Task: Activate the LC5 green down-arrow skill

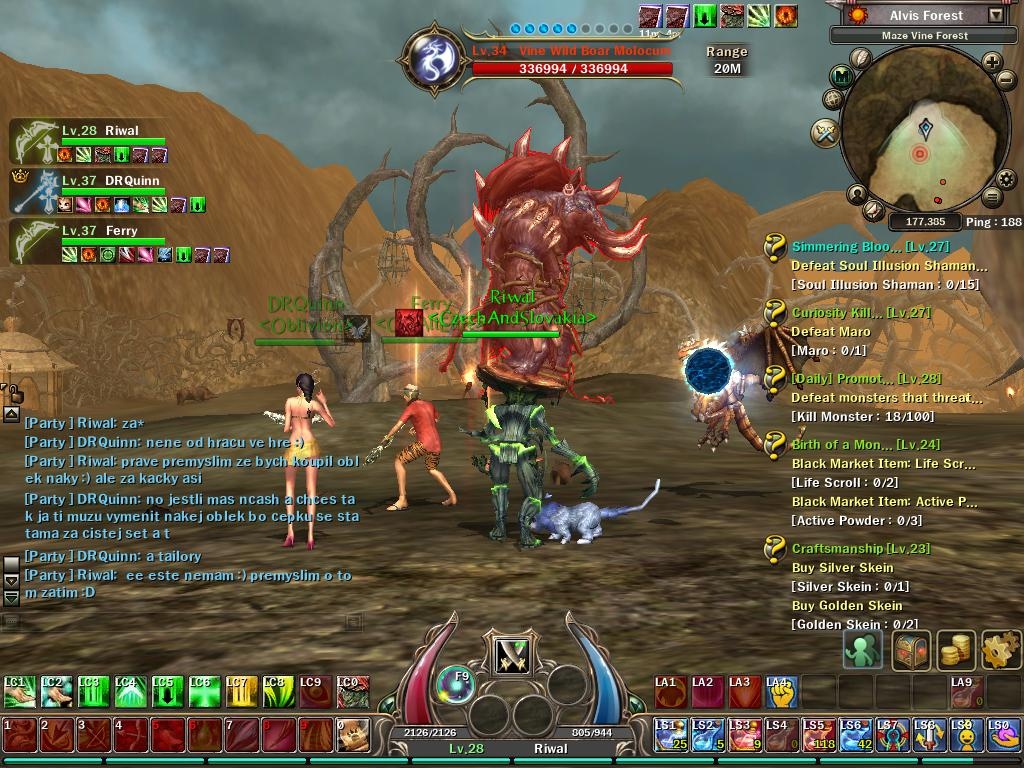Action: [166, 692]
